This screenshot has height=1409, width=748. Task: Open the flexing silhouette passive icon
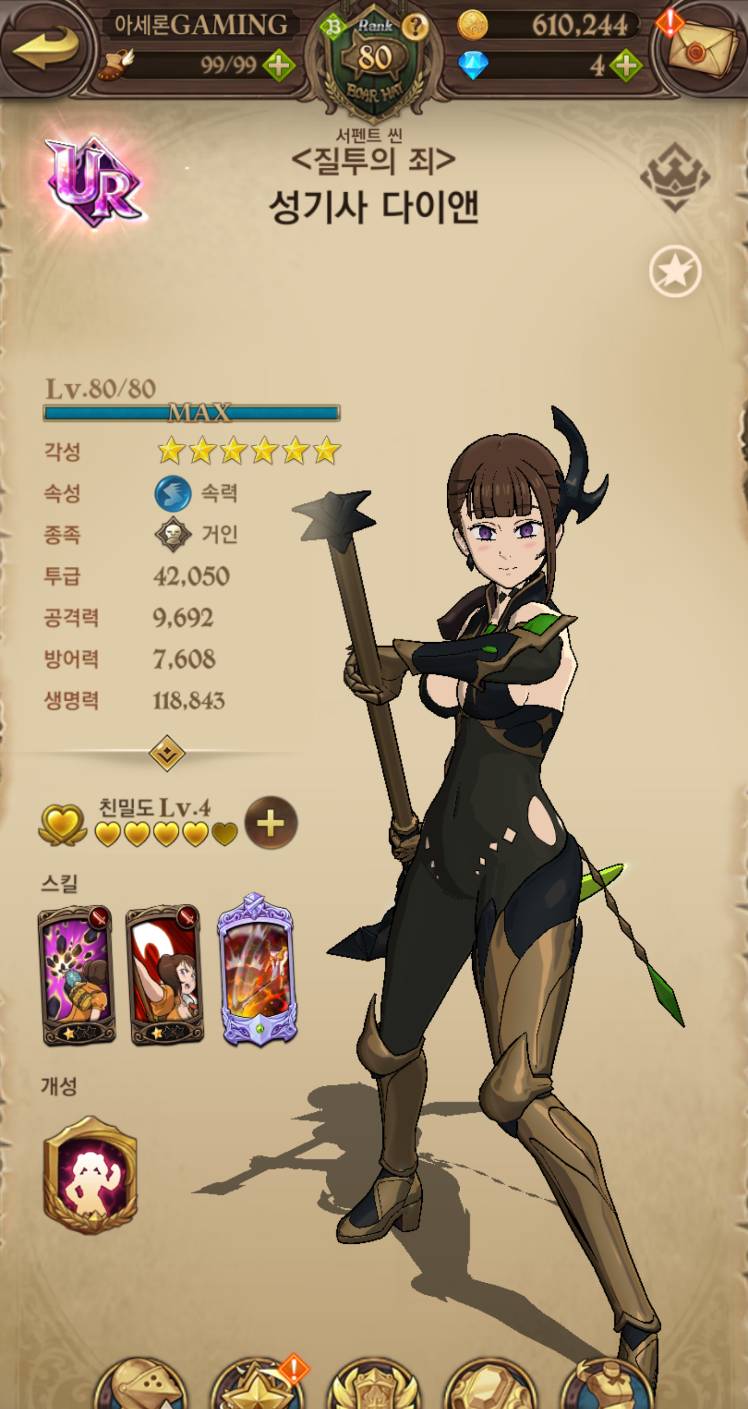tap(90, 1174)
